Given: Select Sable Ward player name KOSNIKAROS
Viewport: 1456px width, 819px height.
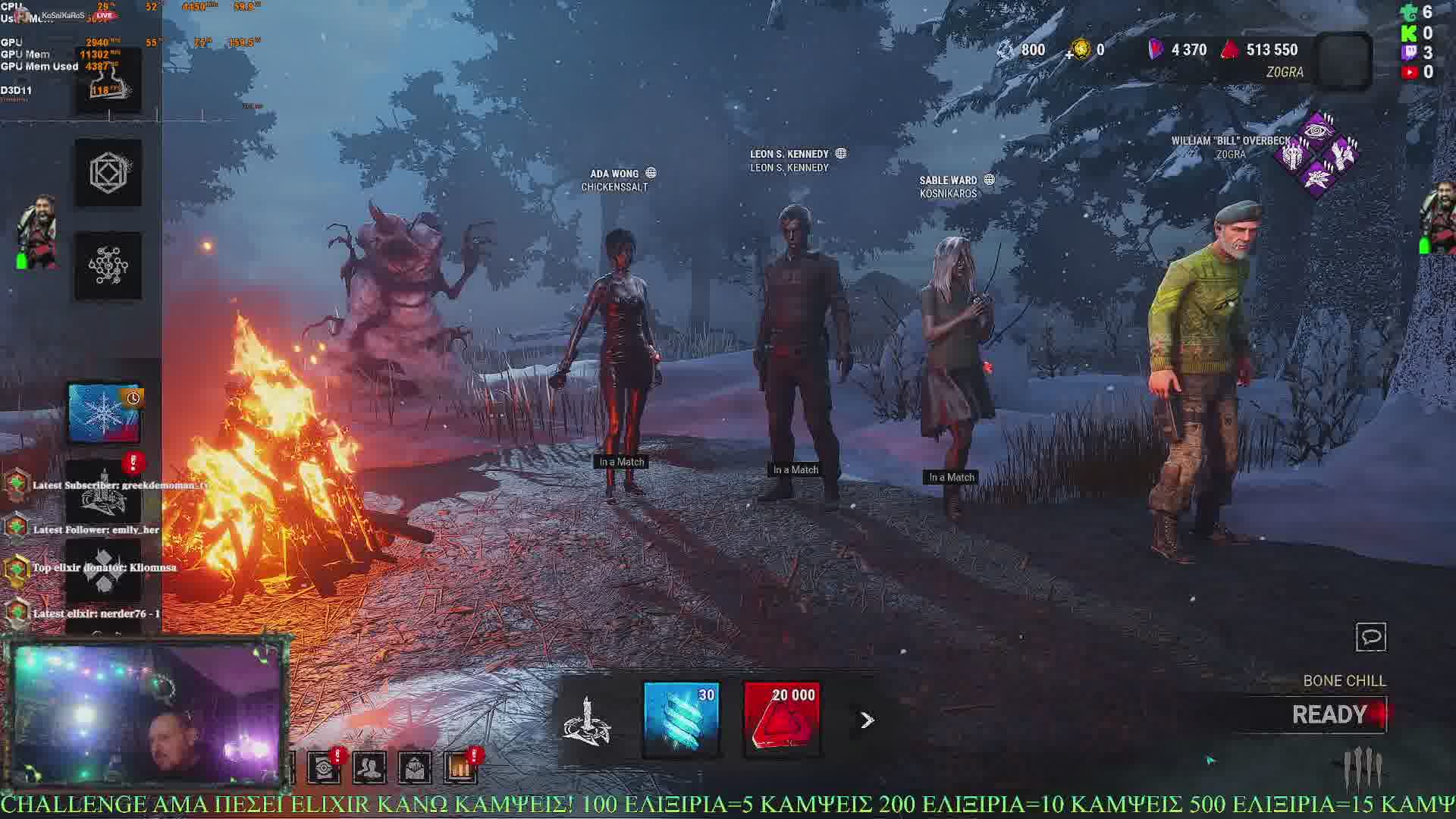Looking at the screenshot, I should tap(948, 193).
